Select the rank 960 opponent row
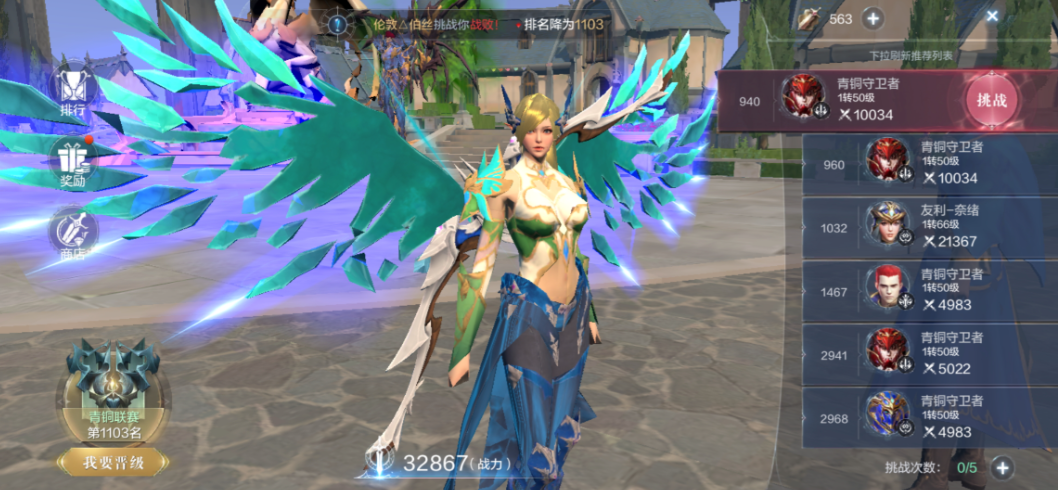The width and height of the screenshot is (1058, 490). tap(928, 164)
